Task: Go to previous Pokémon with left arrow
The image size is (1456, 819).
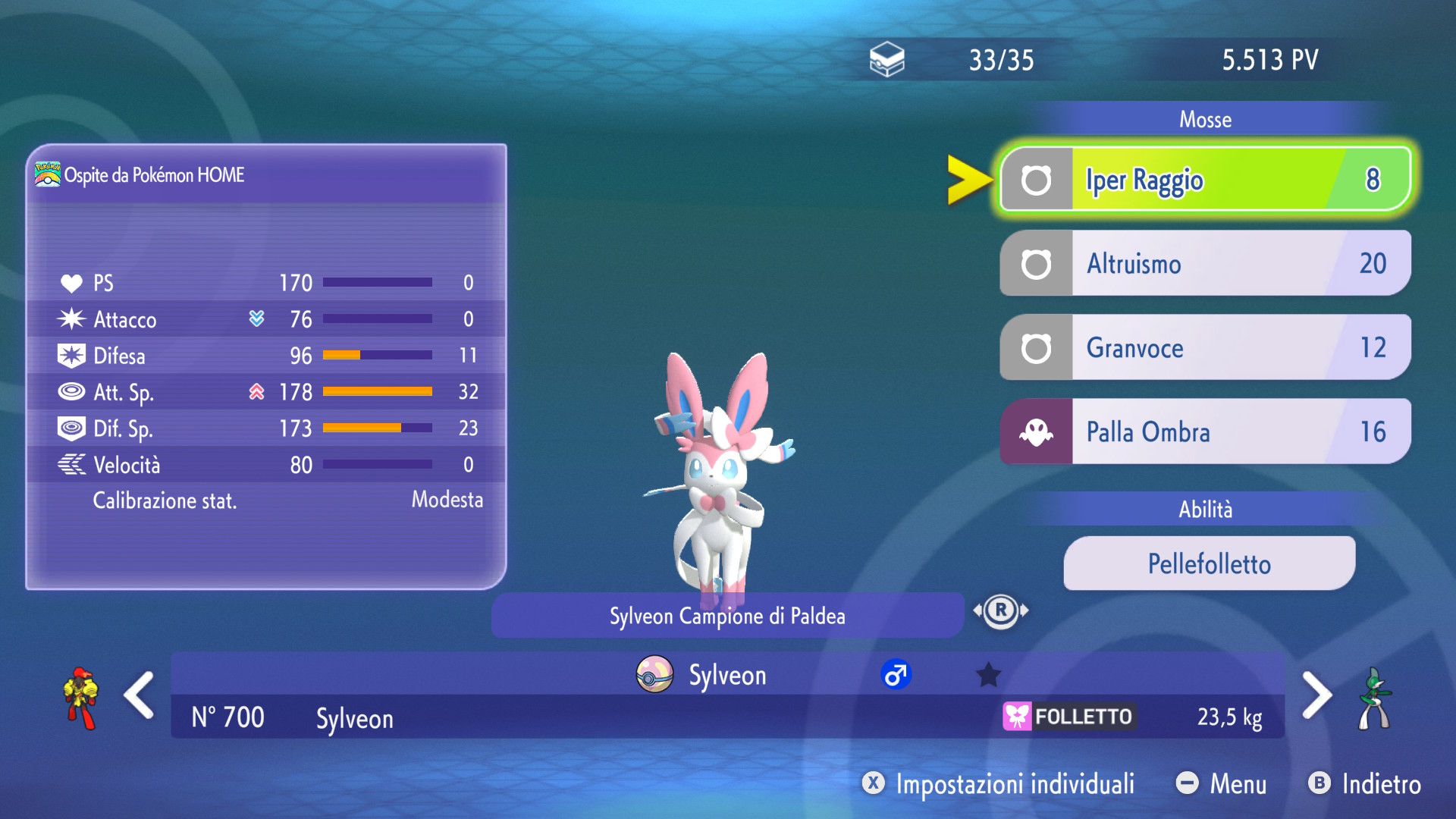Action: [140, 695]
